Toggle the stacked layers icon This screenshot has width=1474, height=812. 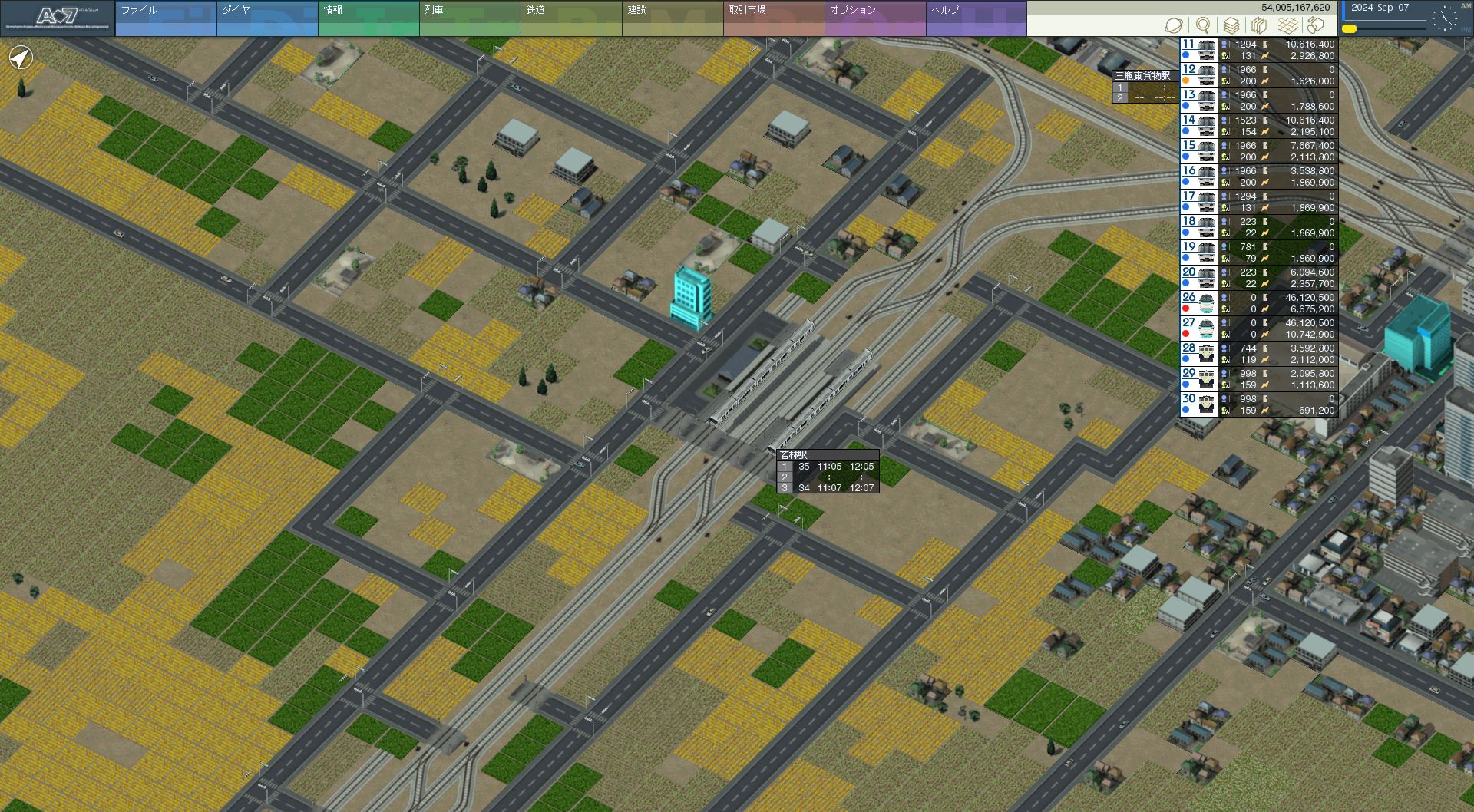tap(1231, 26)
